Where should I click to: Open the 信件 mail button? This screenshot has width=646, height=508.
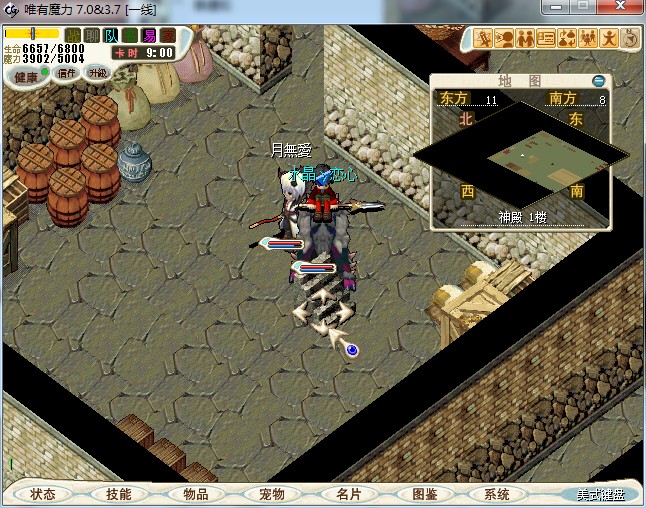pos(67,72)
